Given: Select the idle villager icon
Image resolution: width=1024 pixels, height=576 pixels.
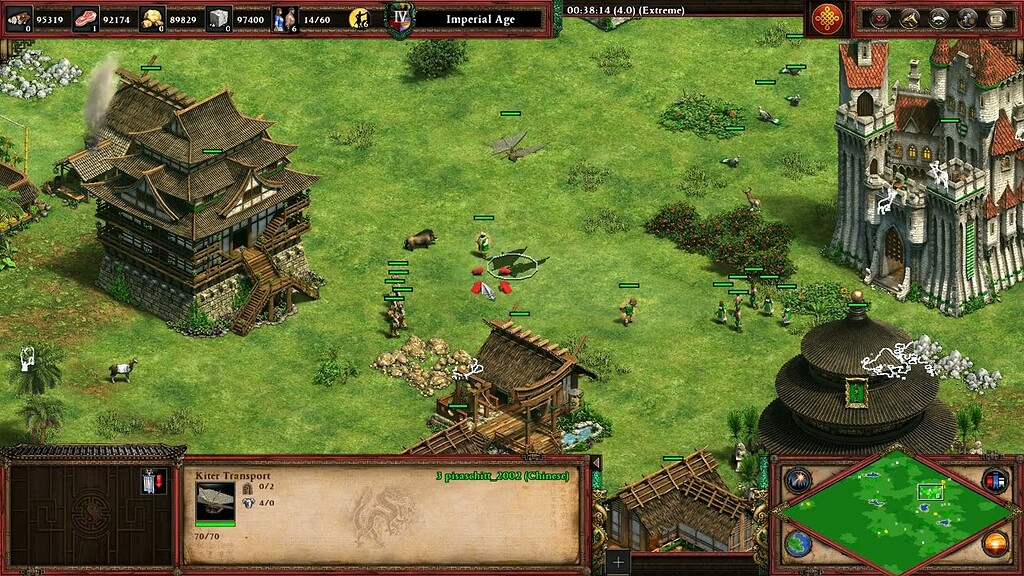Looking at the screenshot, I should tap(360, 18).
